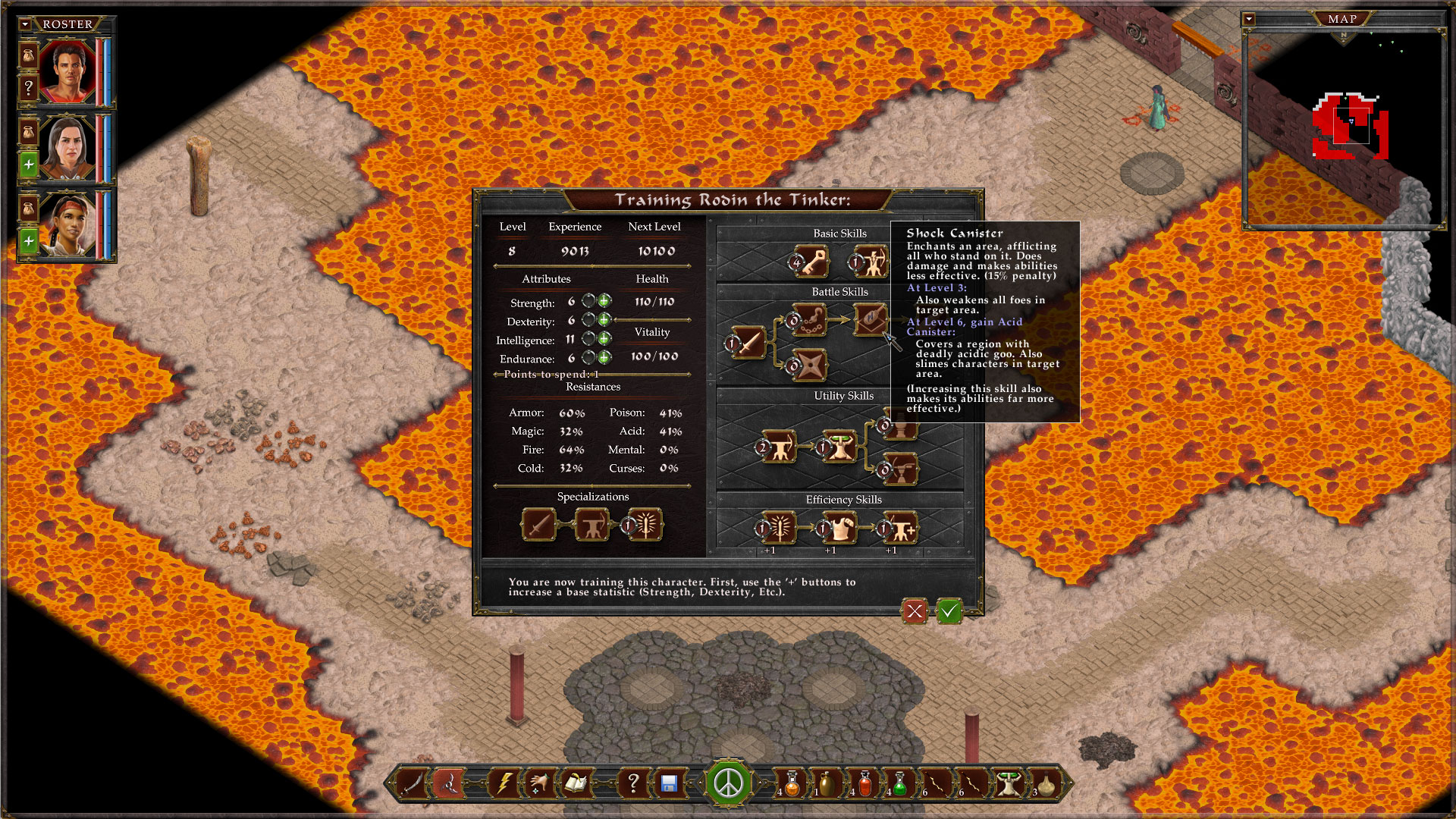The image size is (1456, 819).
Task: Confirm training with the green checkmark
Action: coord(949,611)
